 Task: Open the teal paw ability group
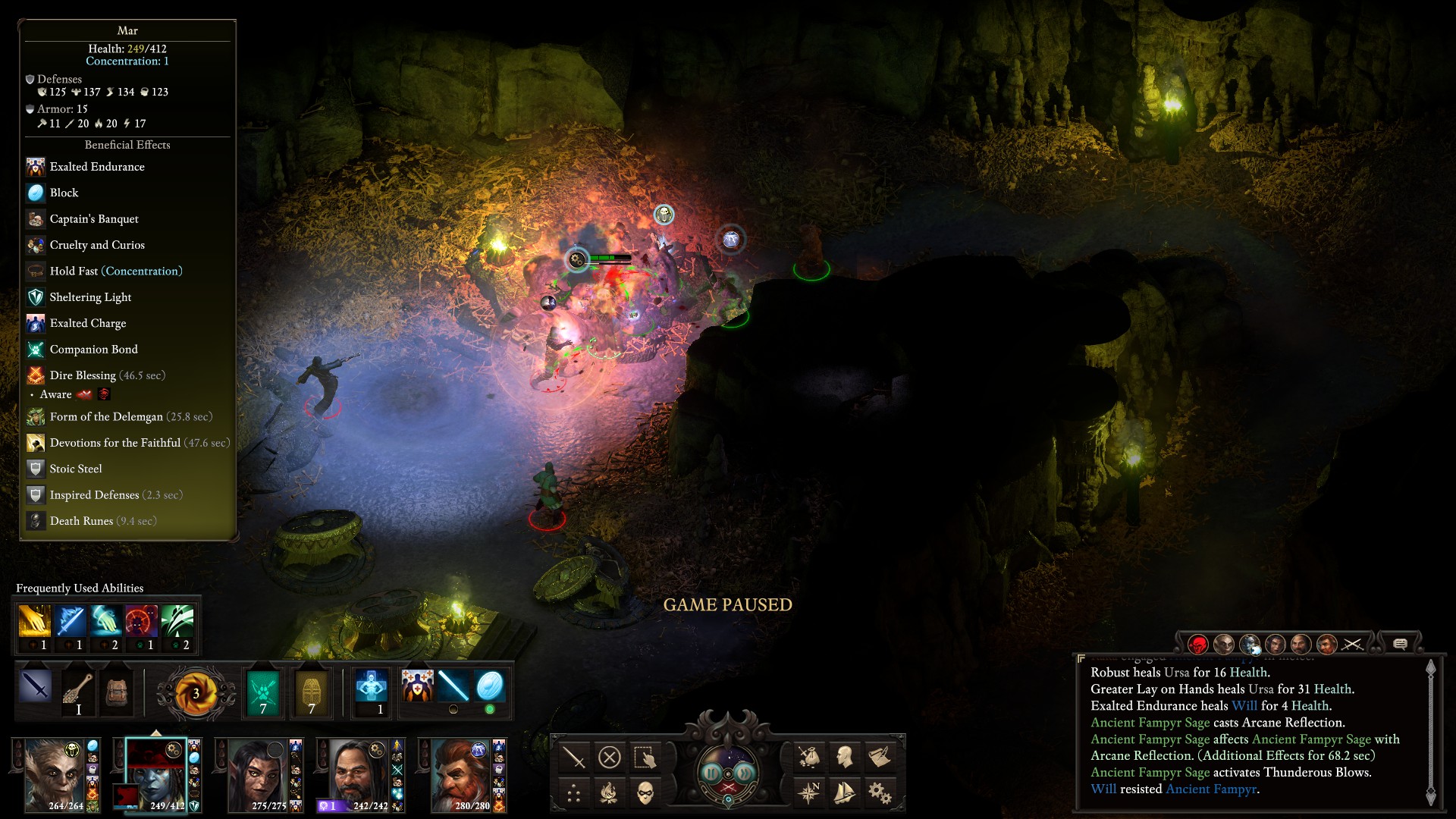coord(263,692)
